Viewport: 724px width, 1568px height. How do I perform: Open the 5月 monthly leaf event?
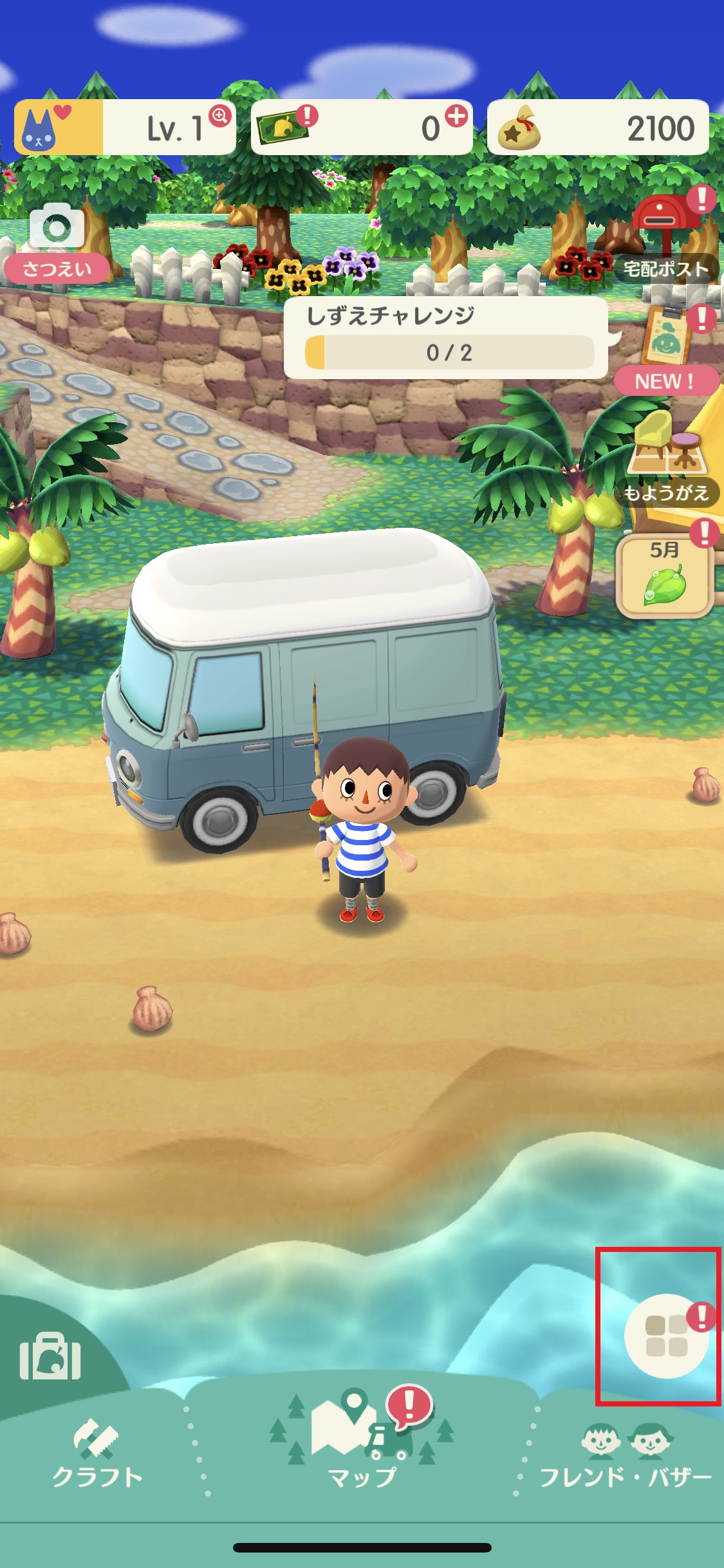(x=665, y=575)
